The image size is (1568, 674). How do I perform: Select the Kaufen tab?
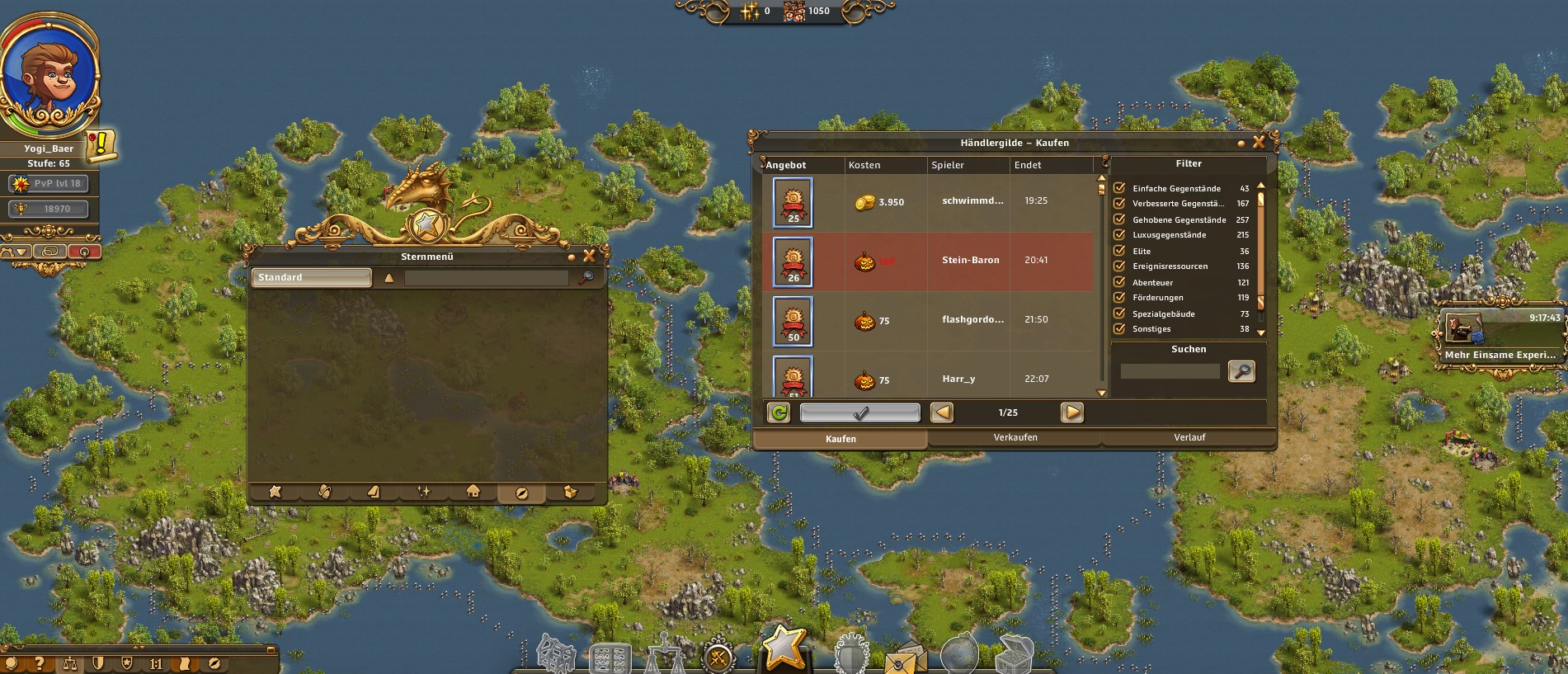tap(841, 439)
